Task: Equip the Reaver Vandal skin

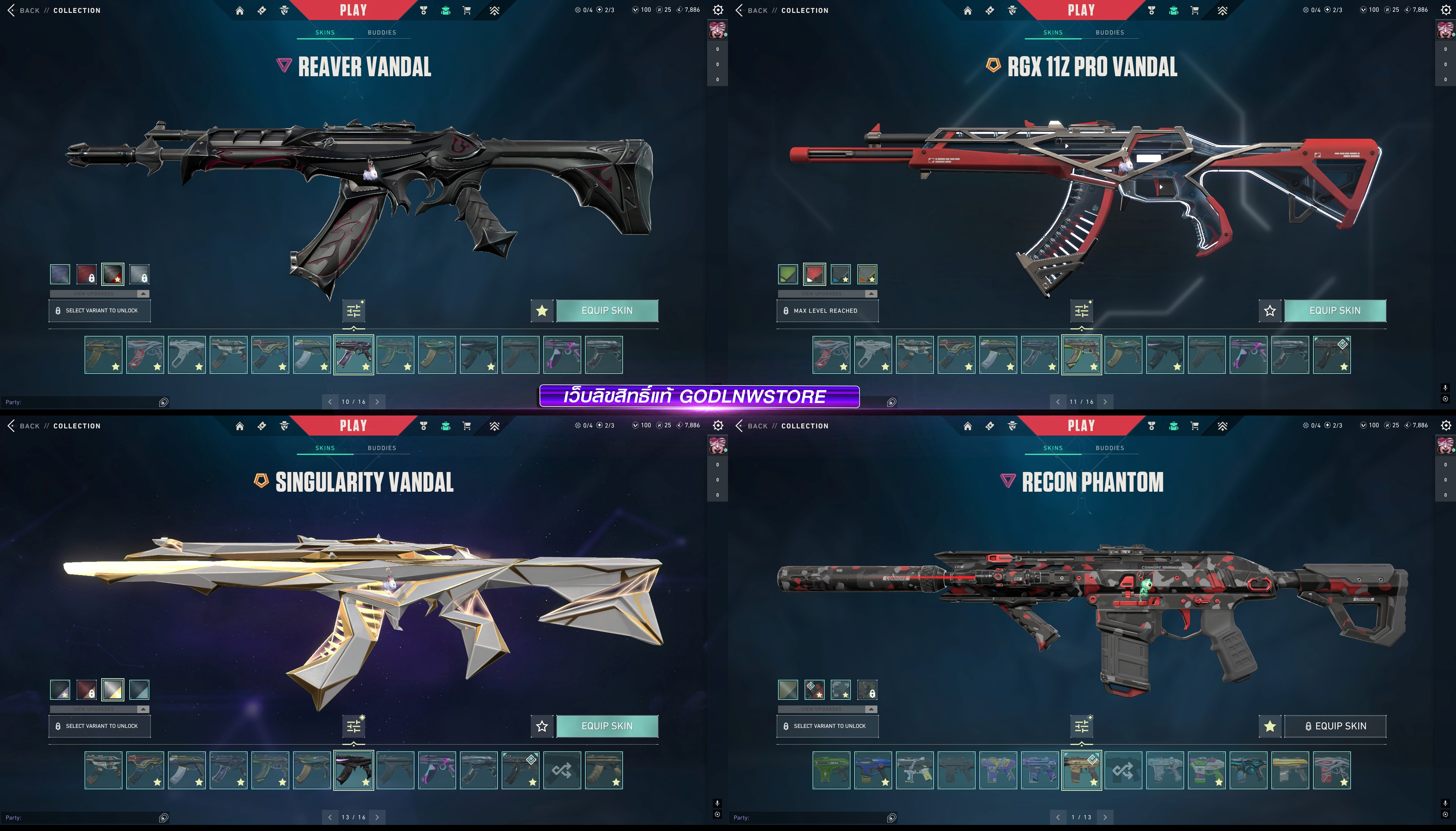Action: click(607, 310)
